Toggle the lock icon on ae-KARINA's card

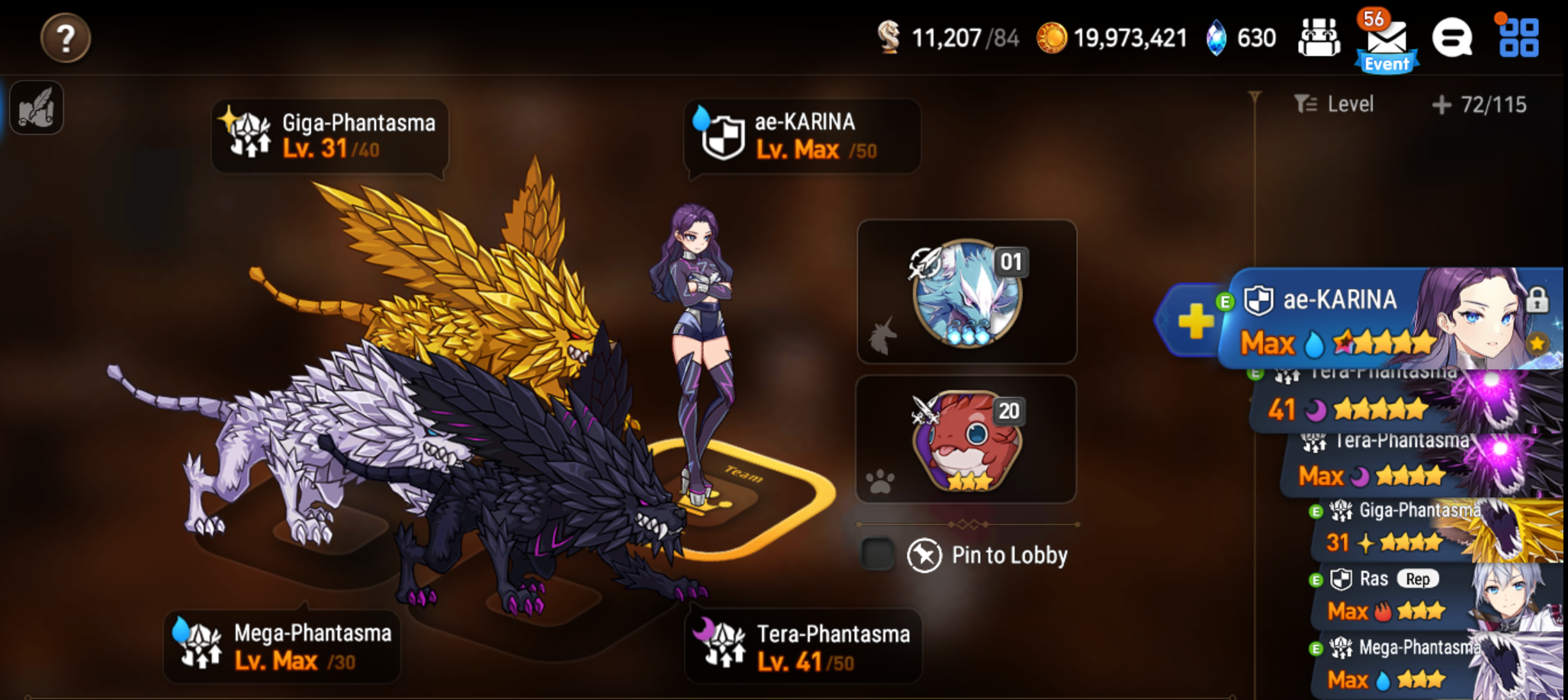[x=1539, y=301]
